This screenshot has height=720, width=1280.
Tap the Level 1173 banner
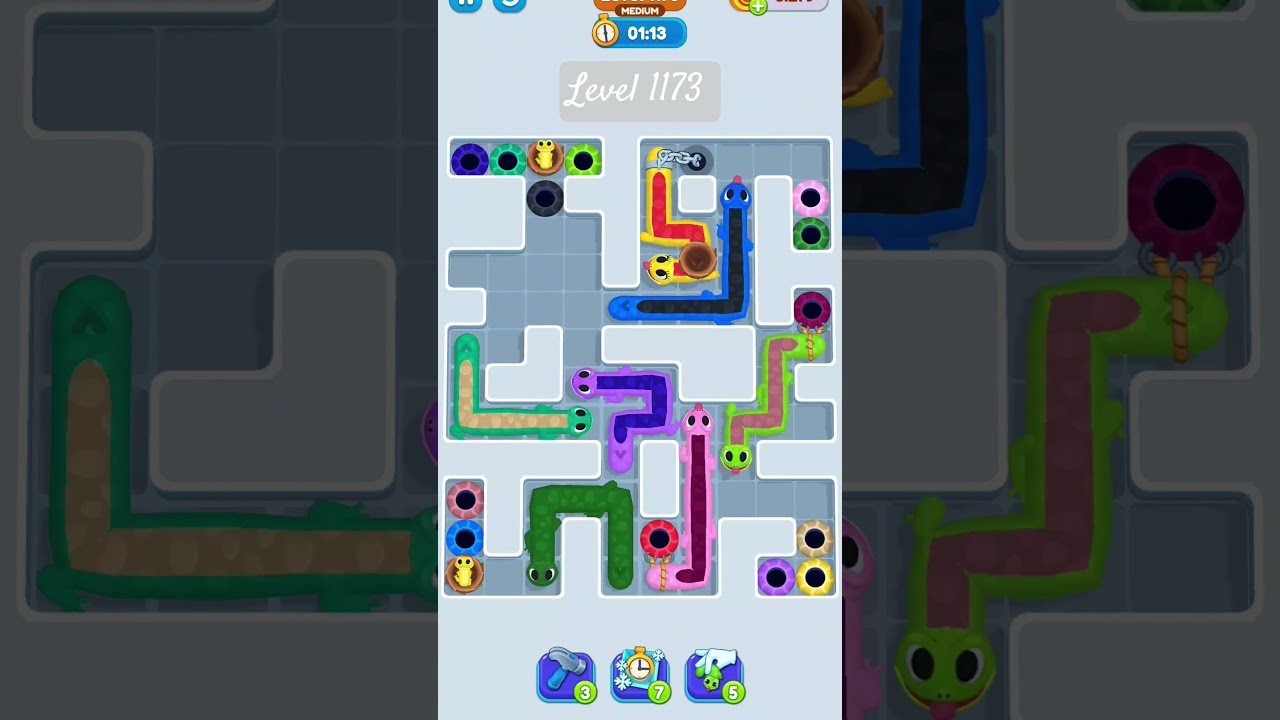click(x=640, y=91)
